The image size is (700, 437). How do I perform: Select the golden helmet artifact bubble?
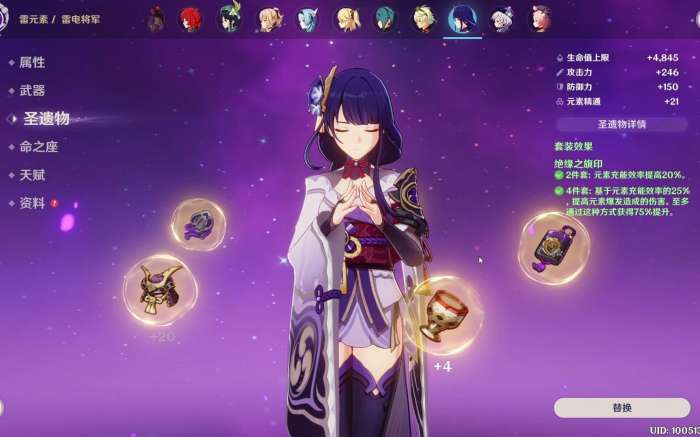[x=160, y=289]
